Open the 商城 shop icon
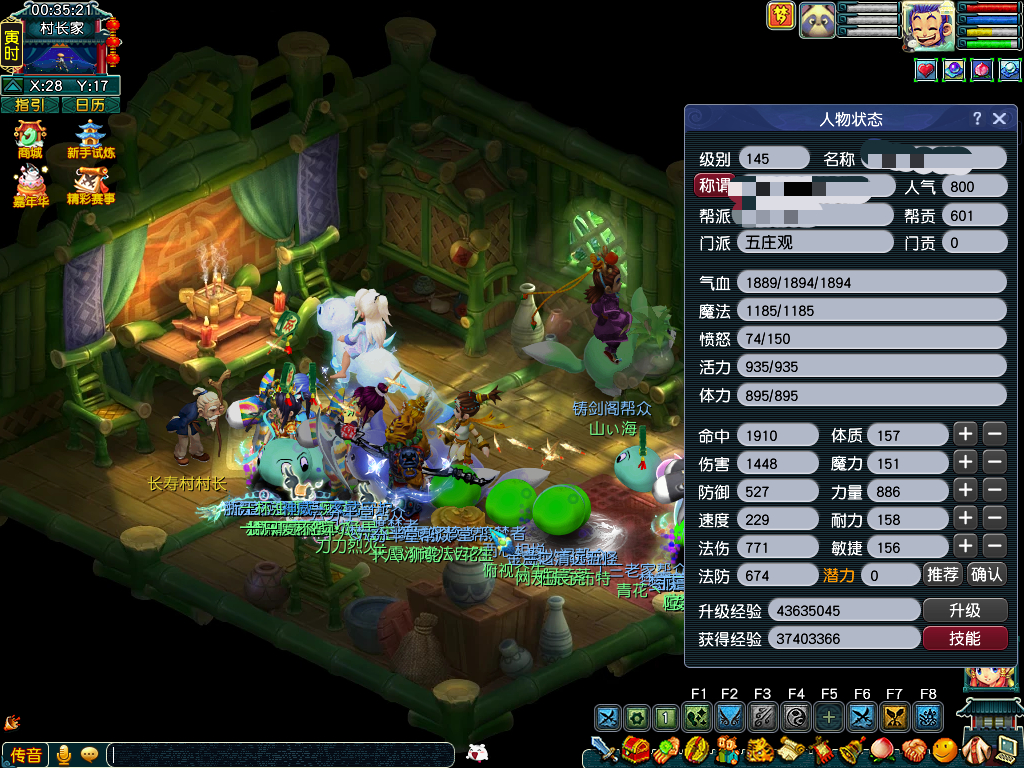The image size is (1024, 768). click(30, 140)
